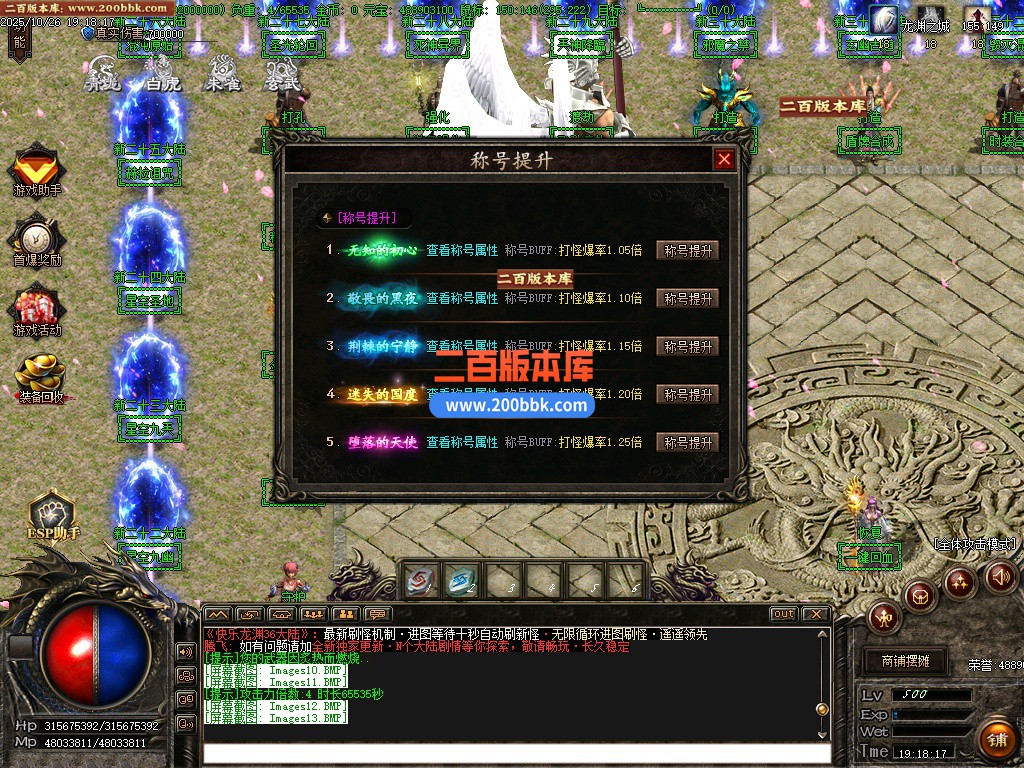Open the 商铺摆摊 stall shop
This screenshot has width=1024, height=768.
905,661
